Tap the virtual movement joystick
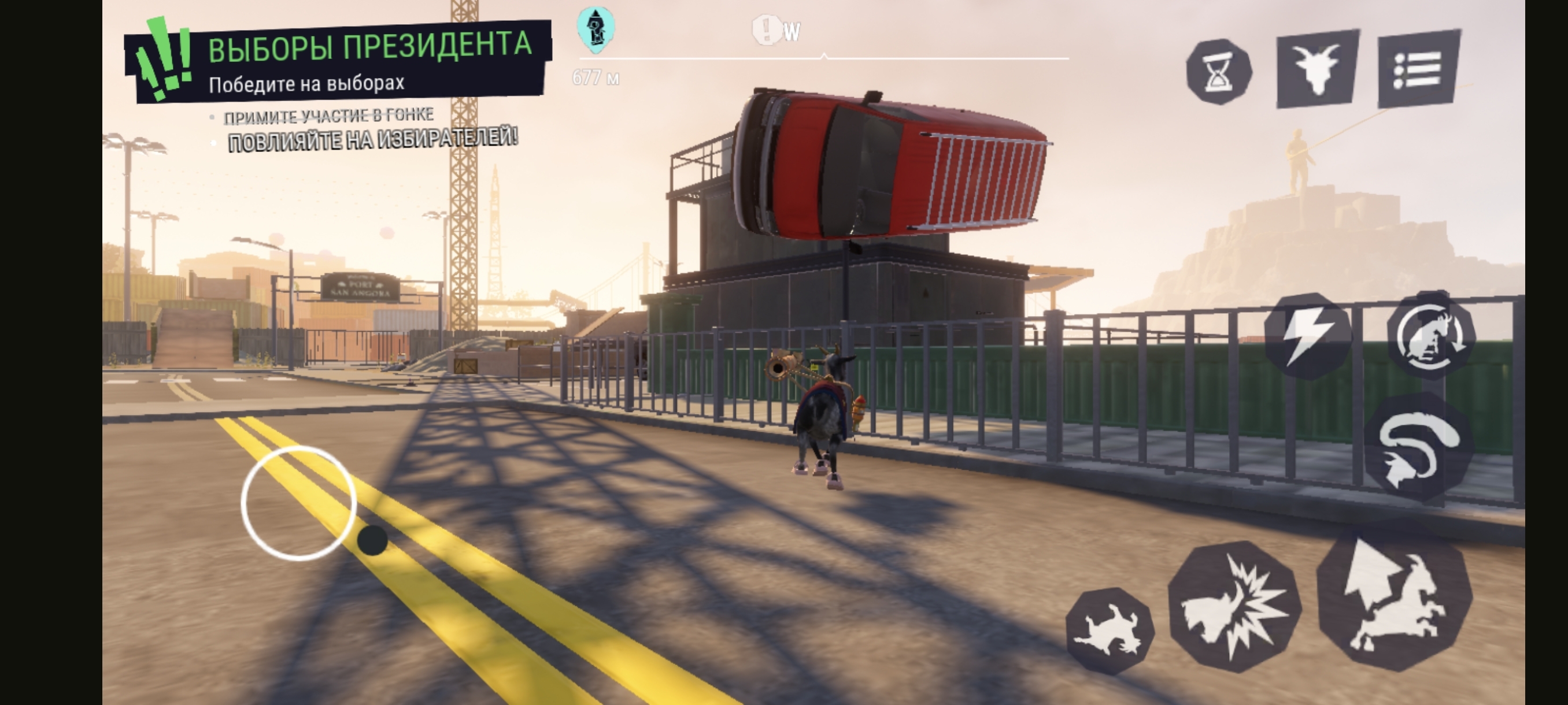The image size is (1568, 705). point(298,504)
